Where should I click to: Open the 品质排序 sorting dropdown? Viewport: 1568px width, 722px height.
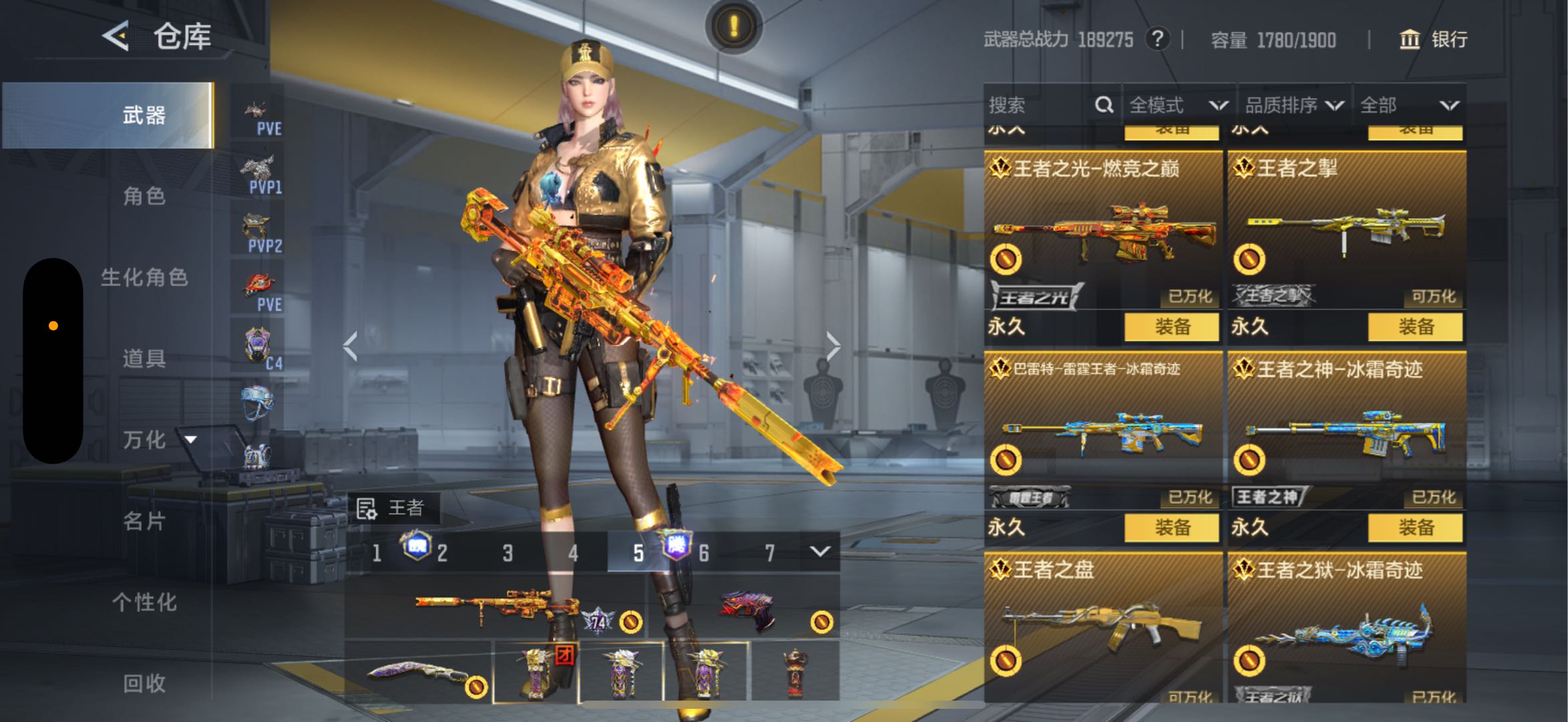click(1293, 105)
